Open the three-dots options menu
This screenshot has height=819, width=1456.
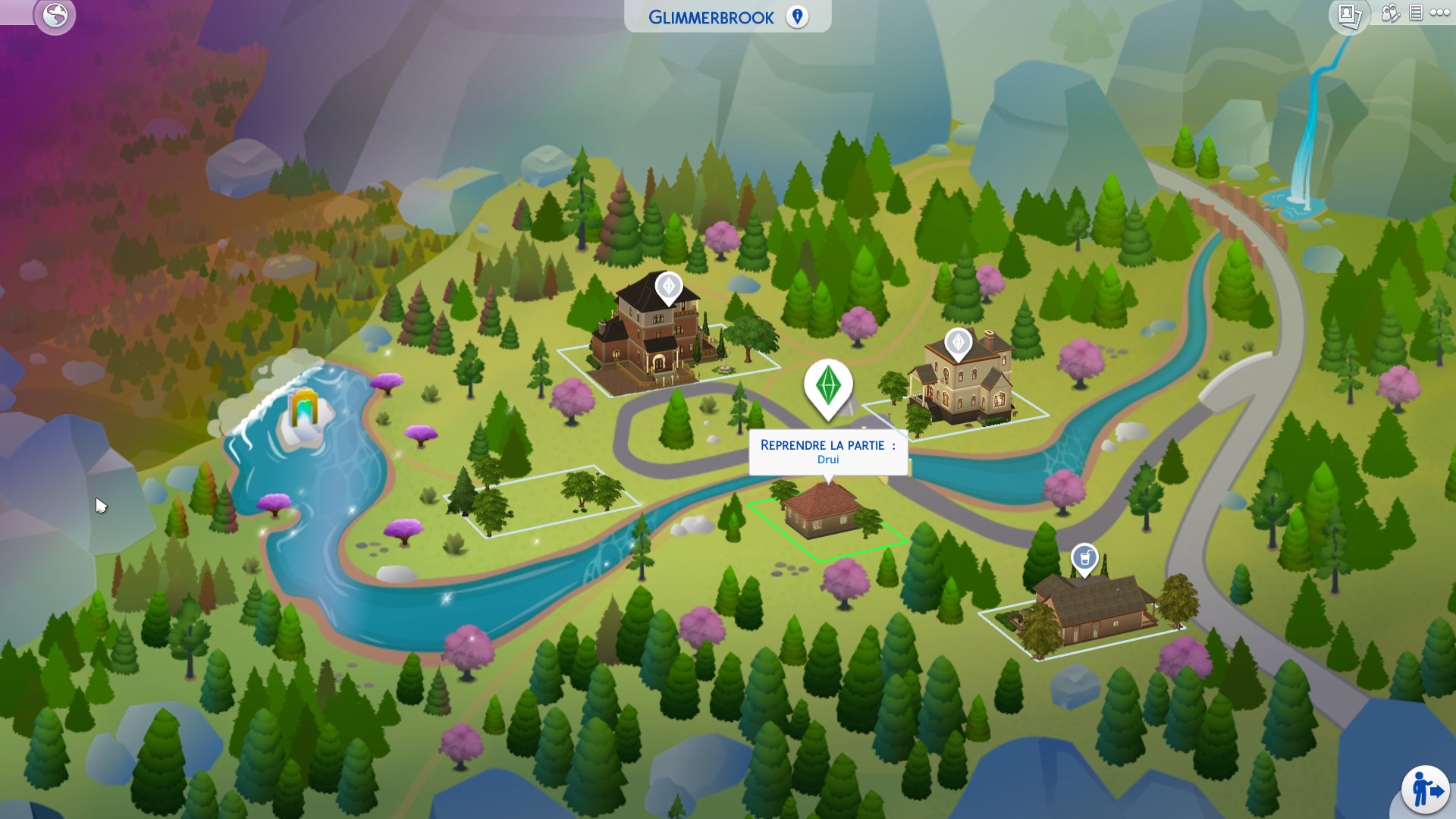pos(1439,13)
